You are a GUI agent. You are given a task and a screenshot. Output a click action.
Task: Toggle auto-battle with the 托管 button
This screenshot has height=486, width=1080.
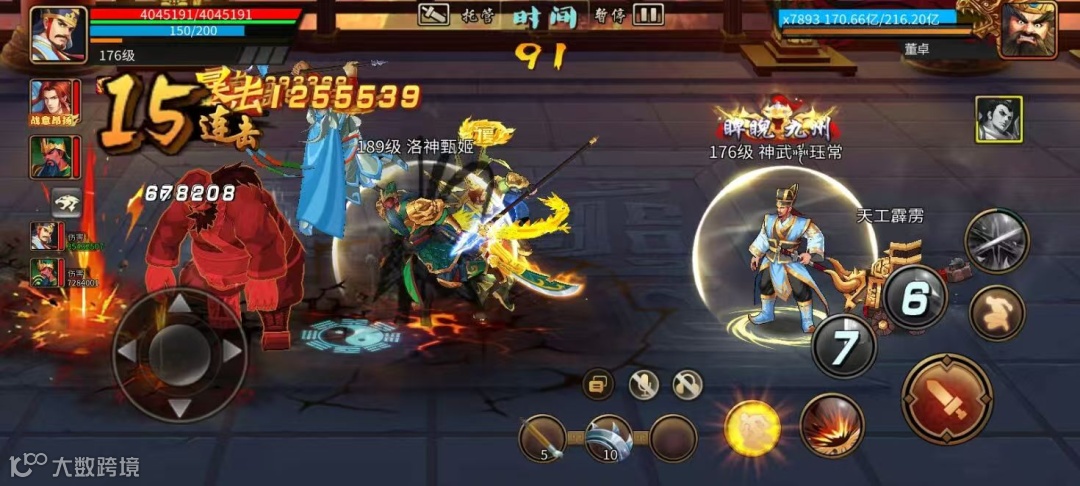point(434,15)
